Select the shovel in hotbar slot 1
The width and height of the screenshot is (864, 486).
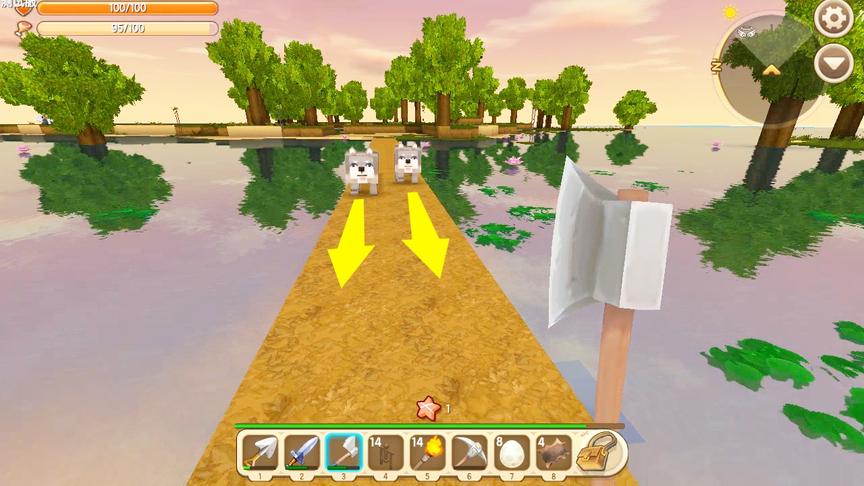pyautogui.click(x=259, y=453)
